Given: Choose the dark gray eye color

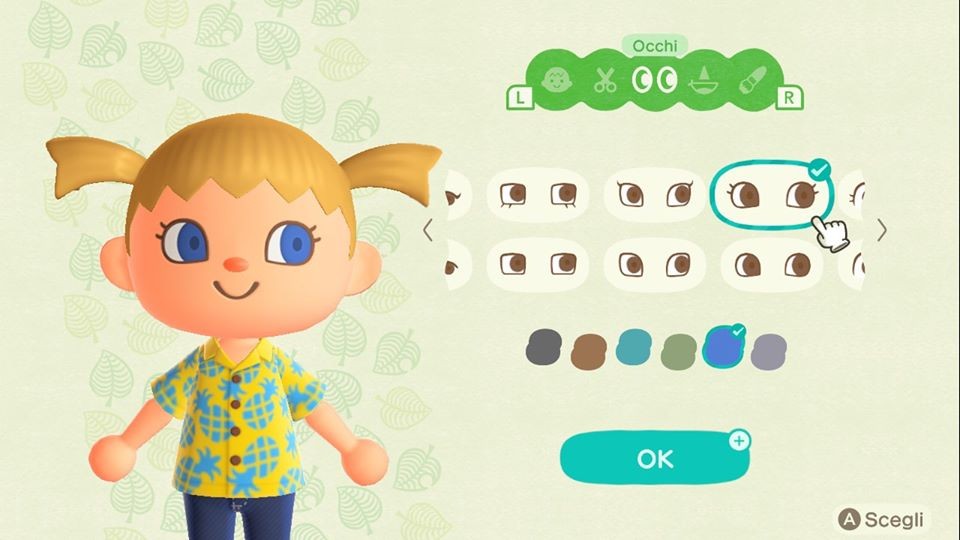Looking at the screenshot, I should tap(543, 348).
